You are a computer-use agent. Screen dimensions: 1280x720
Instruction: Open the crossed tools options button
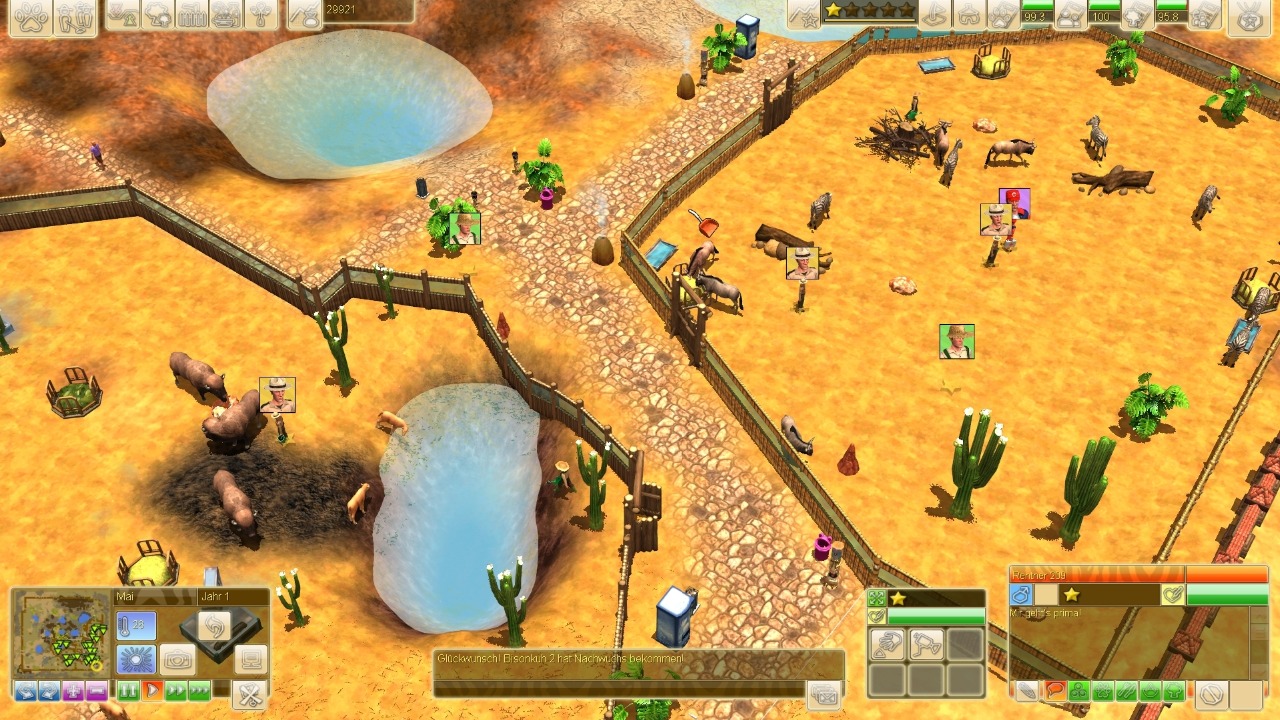pyautogui.click(x=250, y=693)
